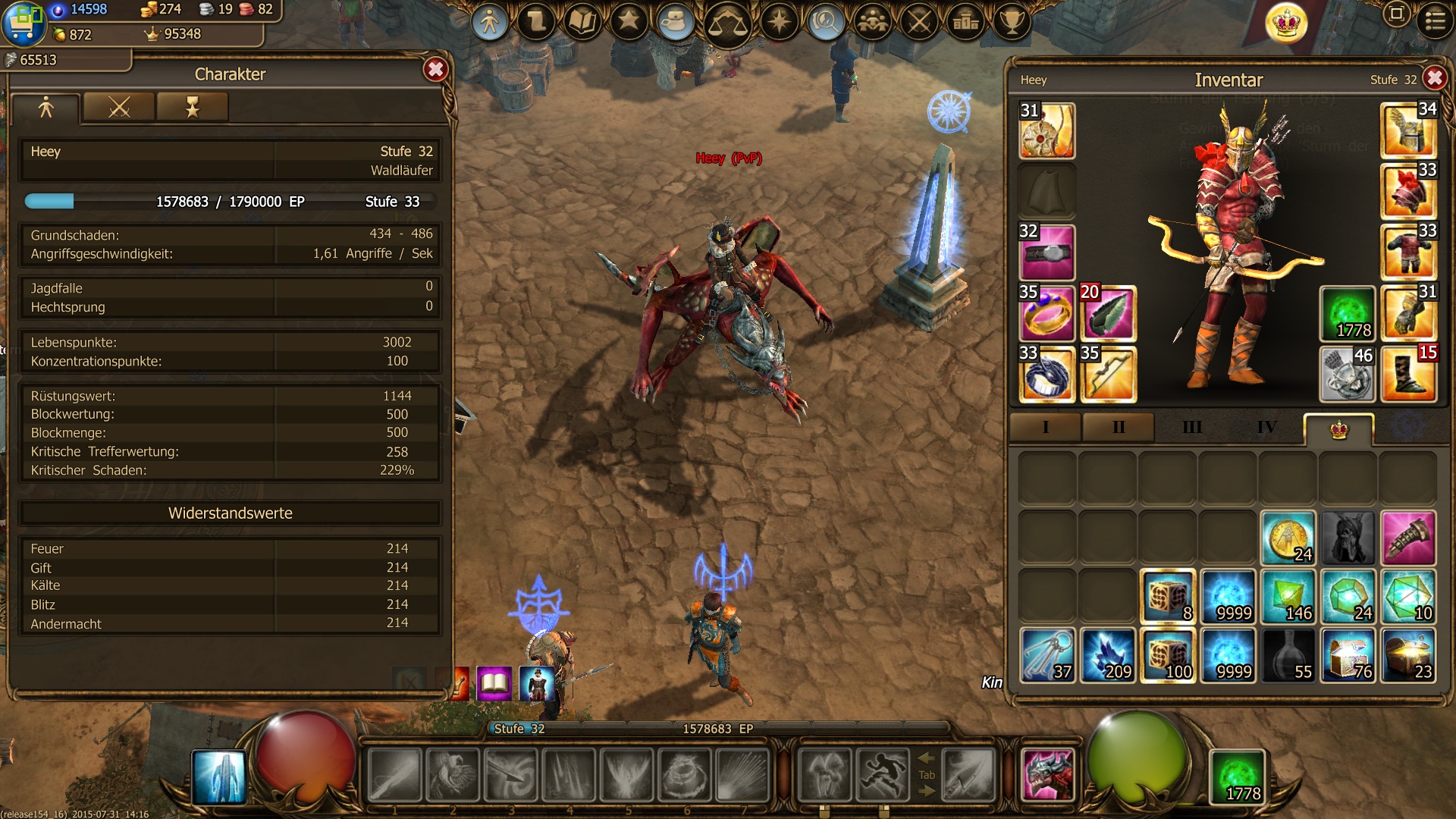Select the equipped helmet slot

(x=1408, y=130)
